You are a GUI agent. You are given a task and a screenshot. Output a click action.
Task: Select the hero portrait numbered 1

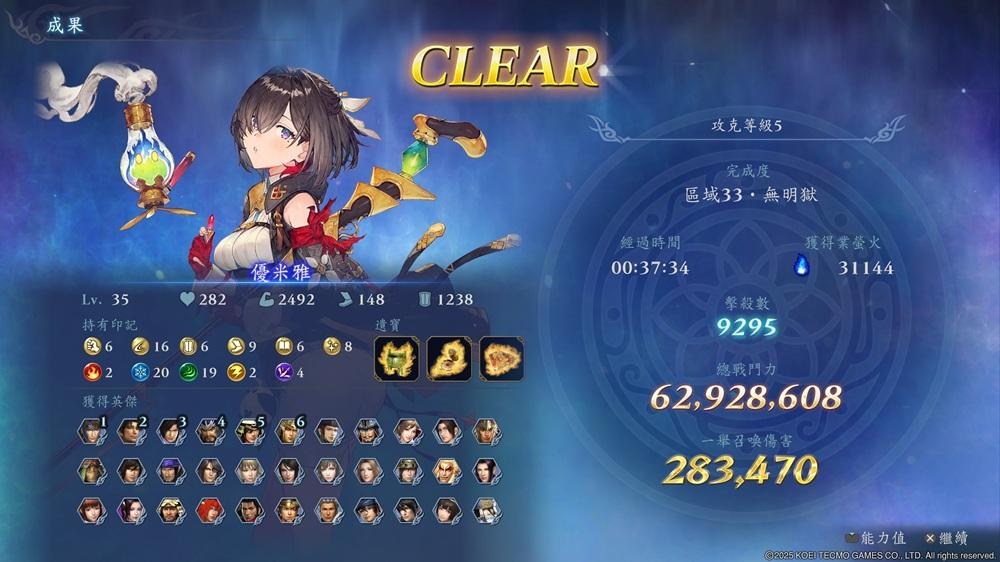pyautogui.click(x=91, y=431)
